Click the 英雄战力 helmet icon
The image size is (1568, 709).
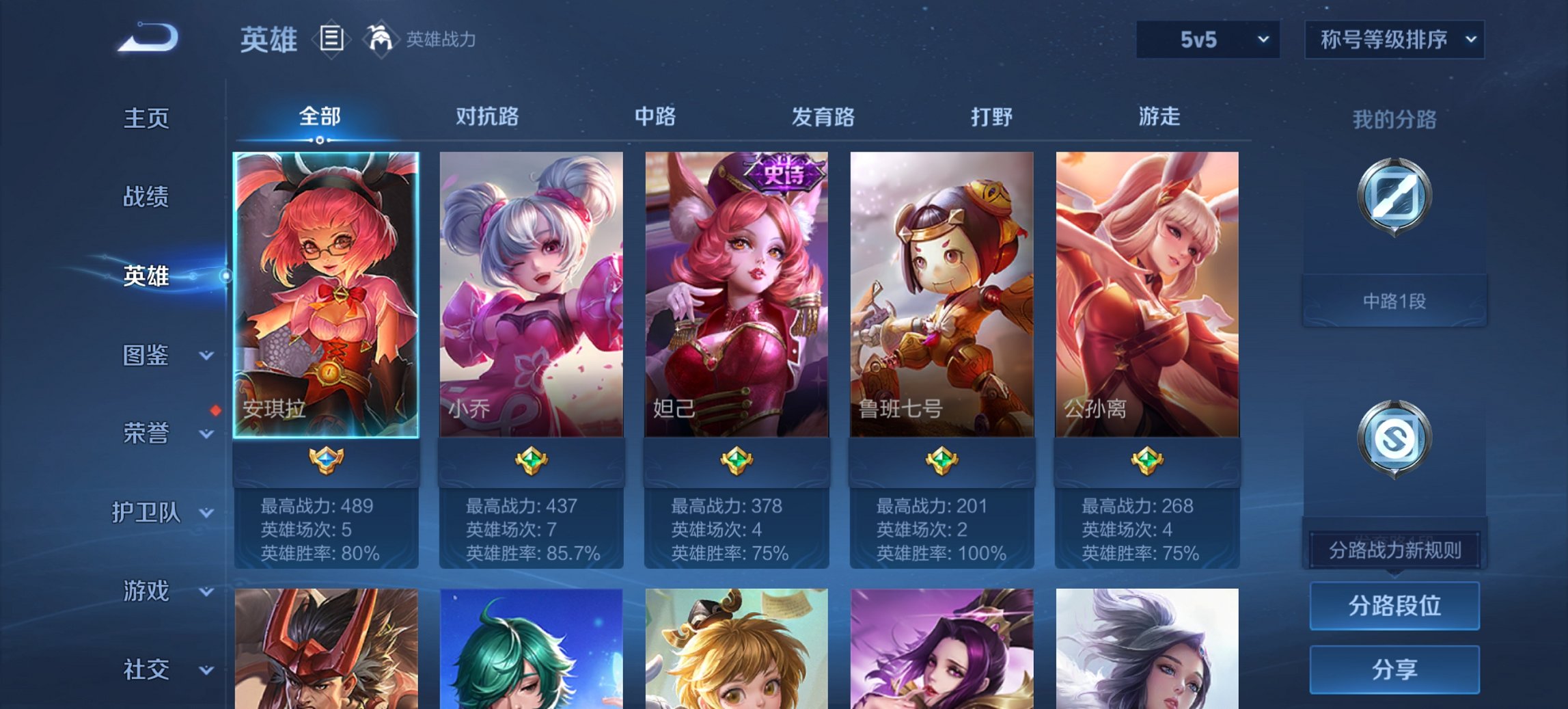pos(381,39)
